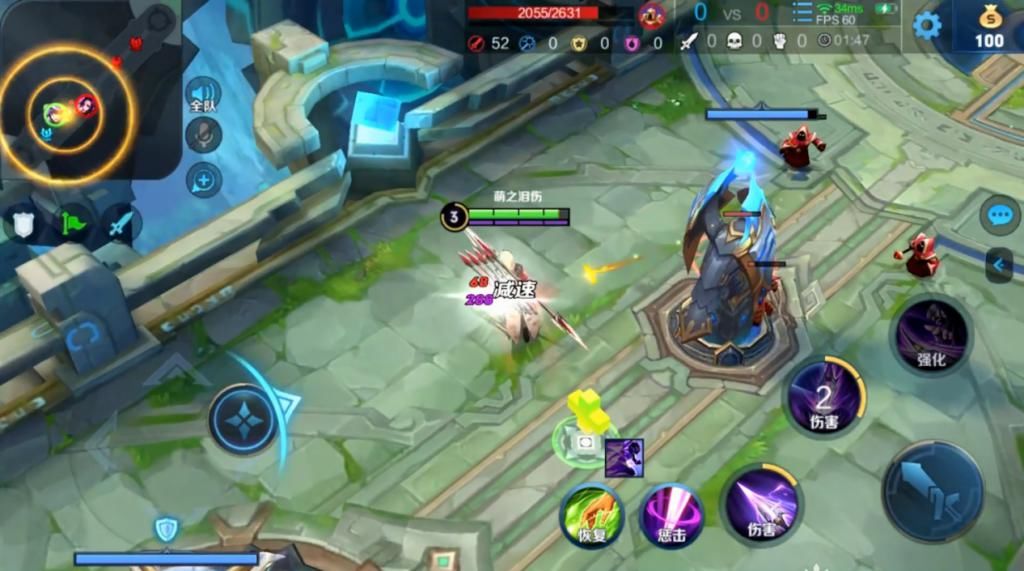
Task: Send the blue sword attack signal
Action: (120, 222)
